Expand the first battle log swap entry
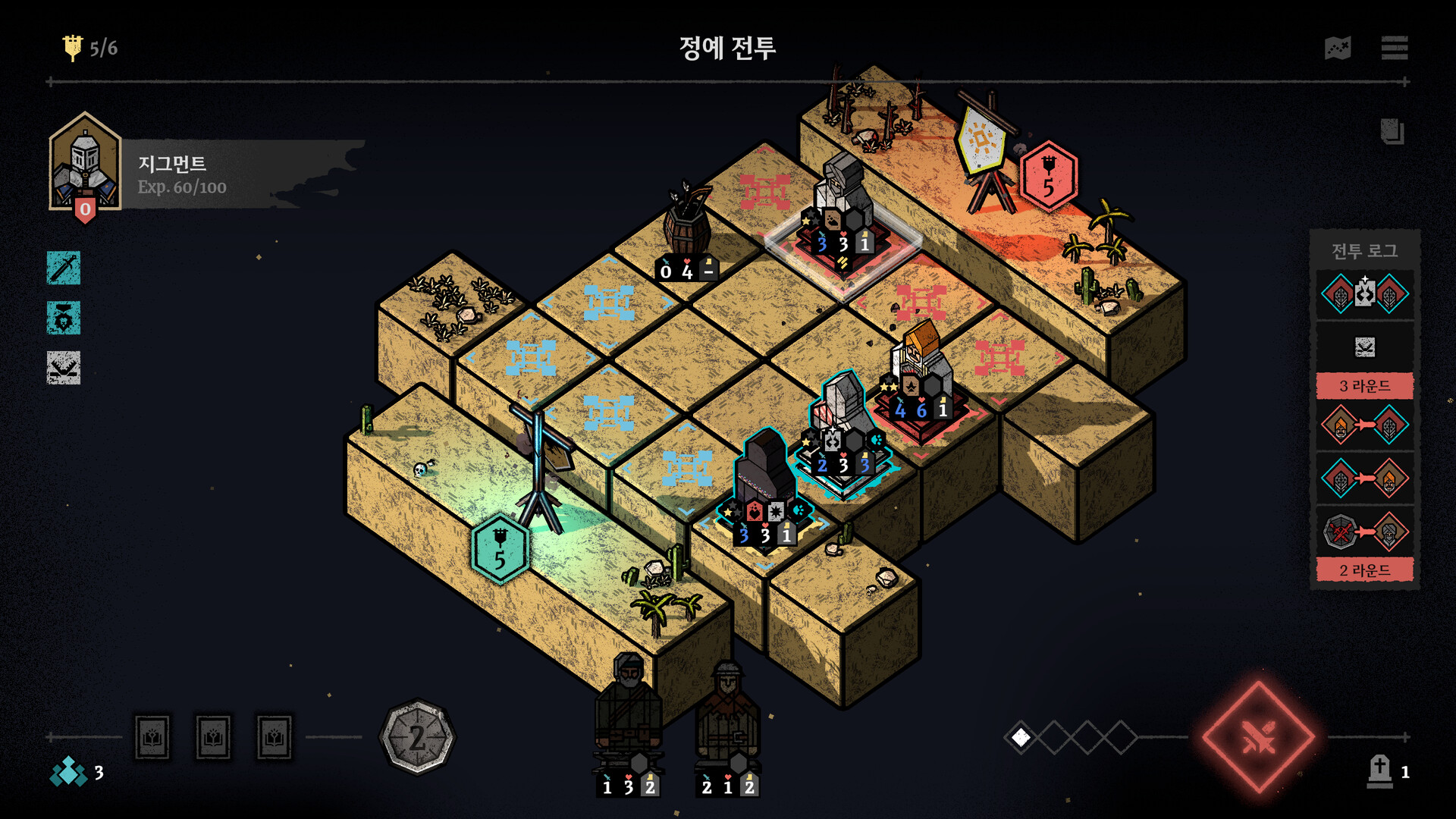This screenshot has width=1456, height=819. click(1363, 294)
